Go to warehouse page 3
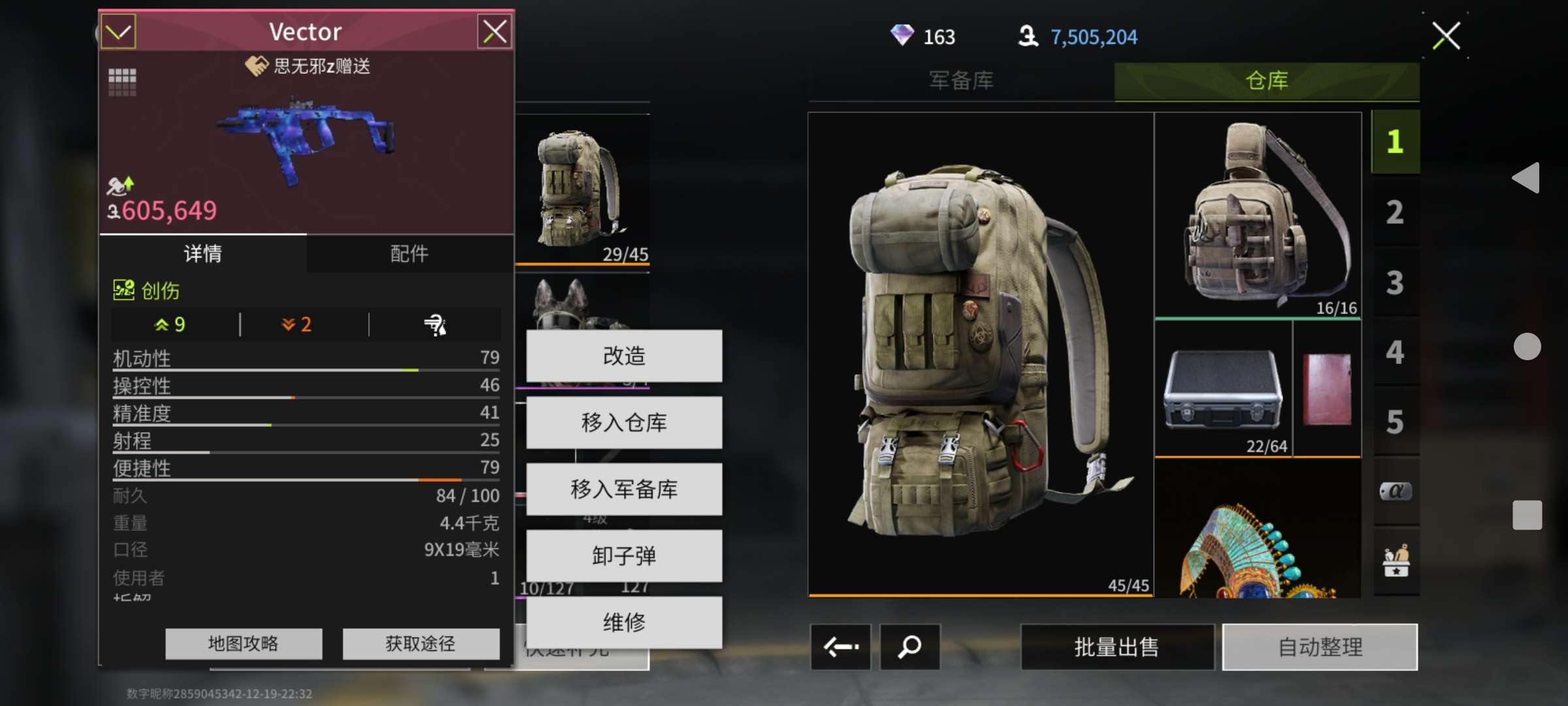The height and width of the screenshot is (706, 1568). [x=1395, y=282]
